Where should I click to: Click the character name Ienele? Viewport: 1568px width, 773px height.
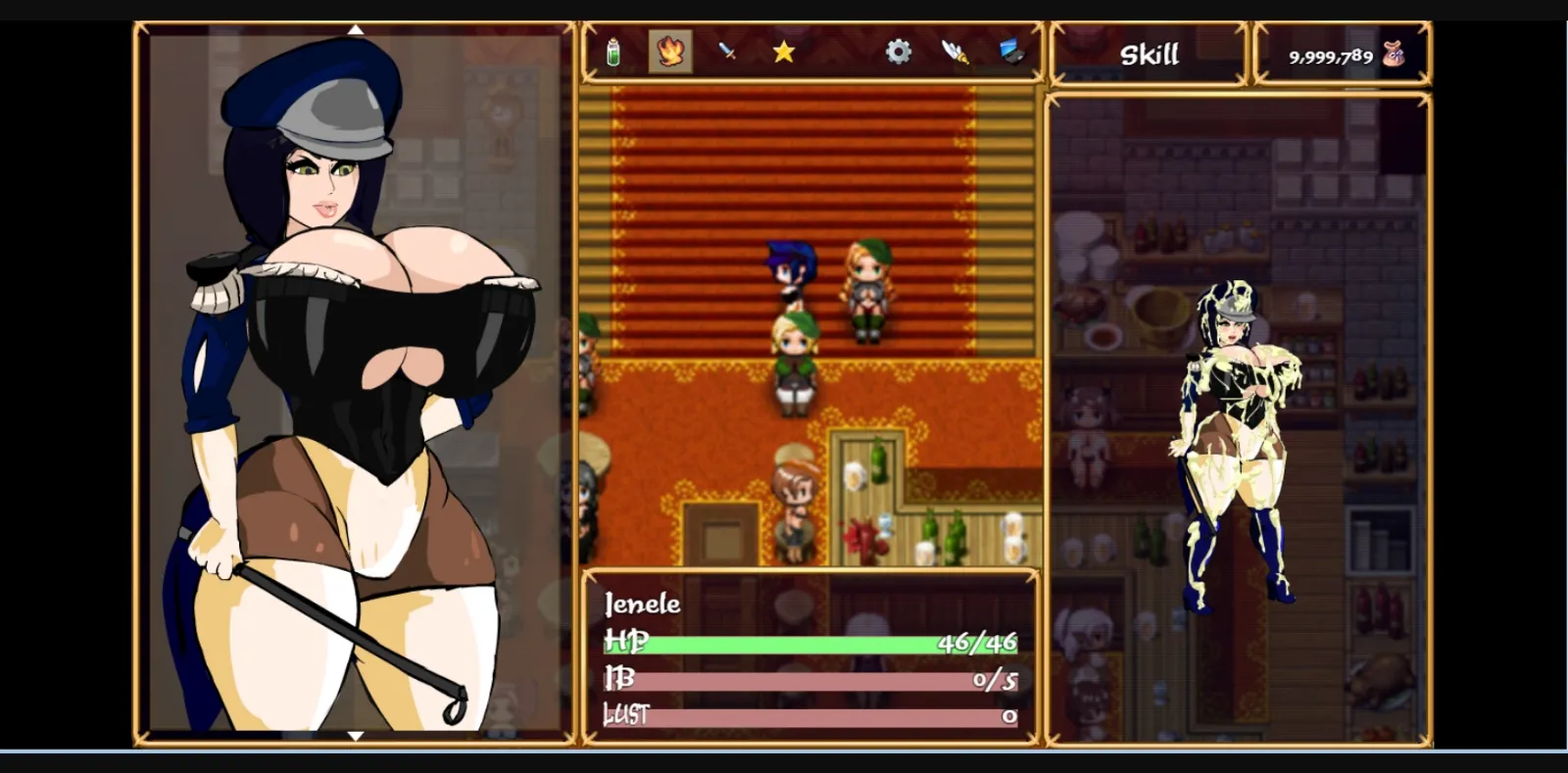(x=642, y=604)
